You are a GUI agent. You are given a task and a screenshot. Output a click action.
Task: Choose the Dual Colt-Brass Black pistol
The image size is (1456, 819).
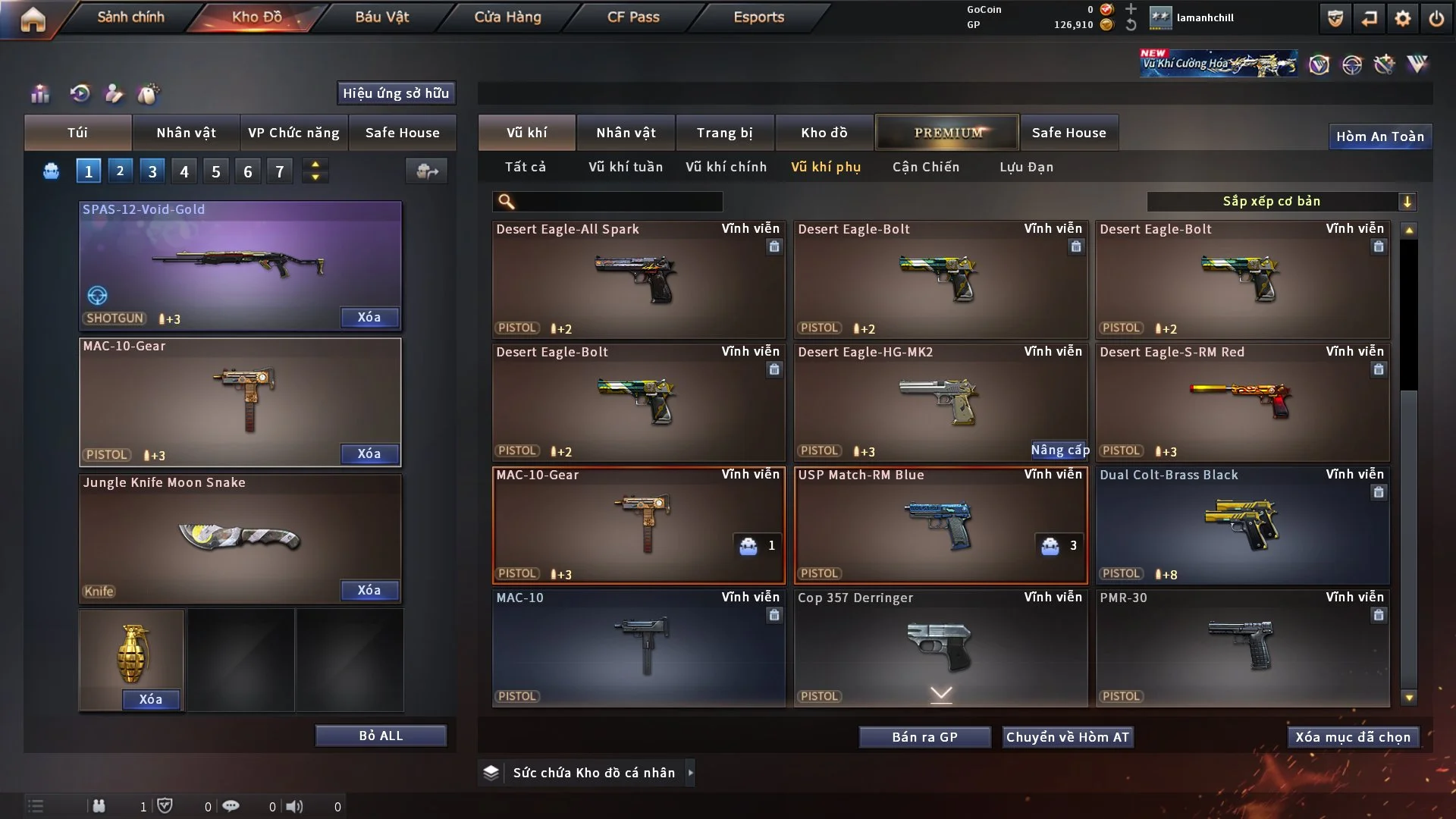pos(1242,525)
